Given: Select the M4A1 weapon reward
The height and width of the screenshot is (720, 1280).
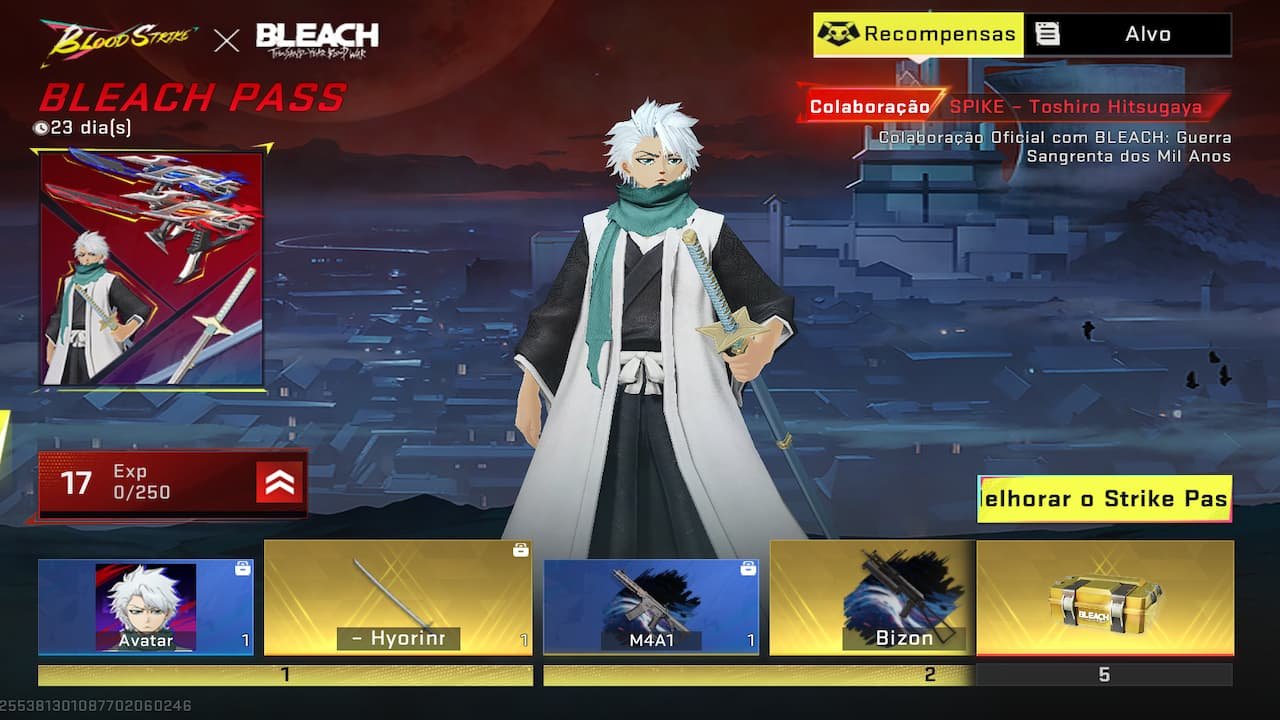Looking at the screenshot, I should click(x=650, y=607).
